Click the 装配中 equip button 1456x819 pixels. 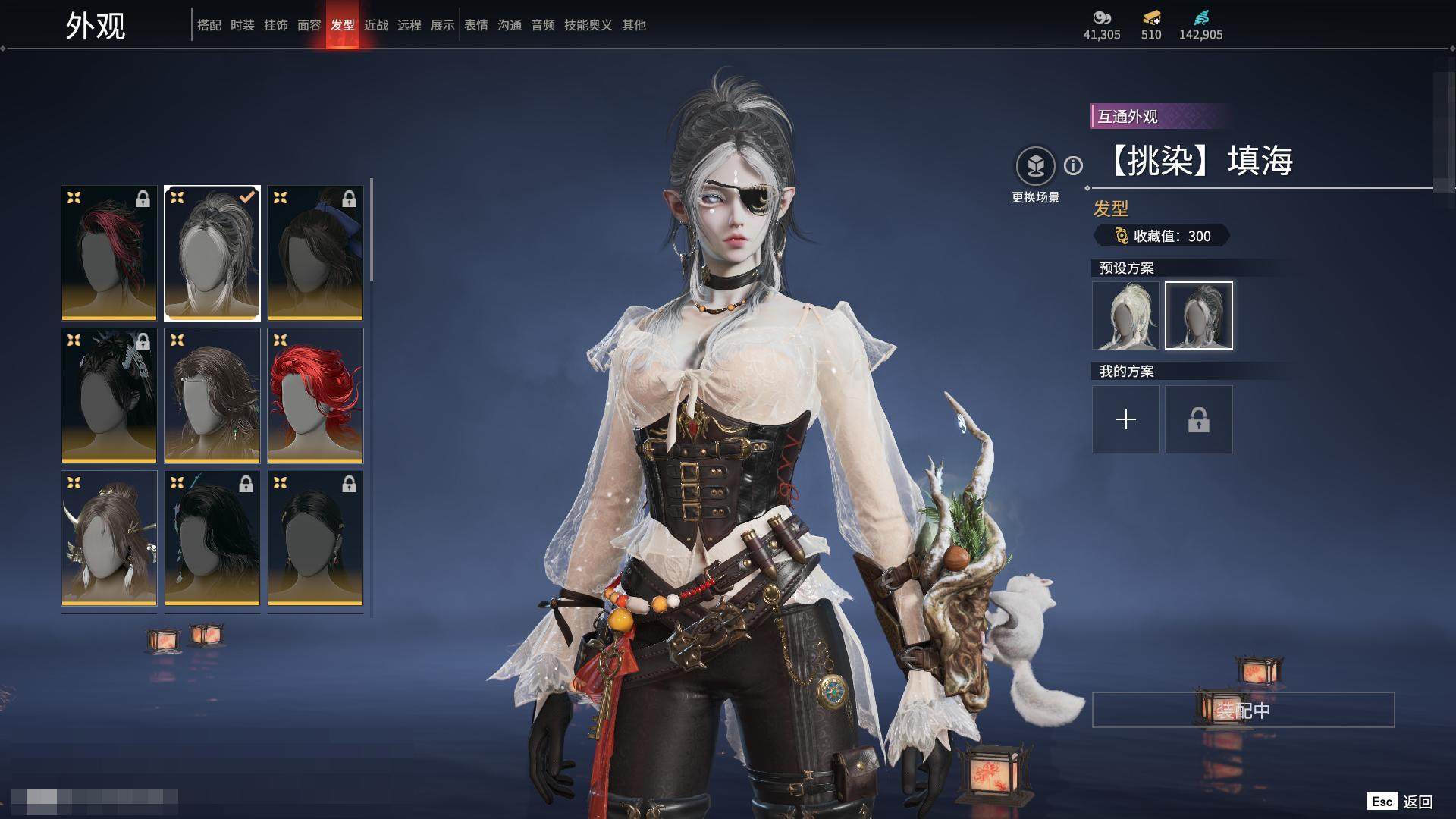coord(1243,710)
